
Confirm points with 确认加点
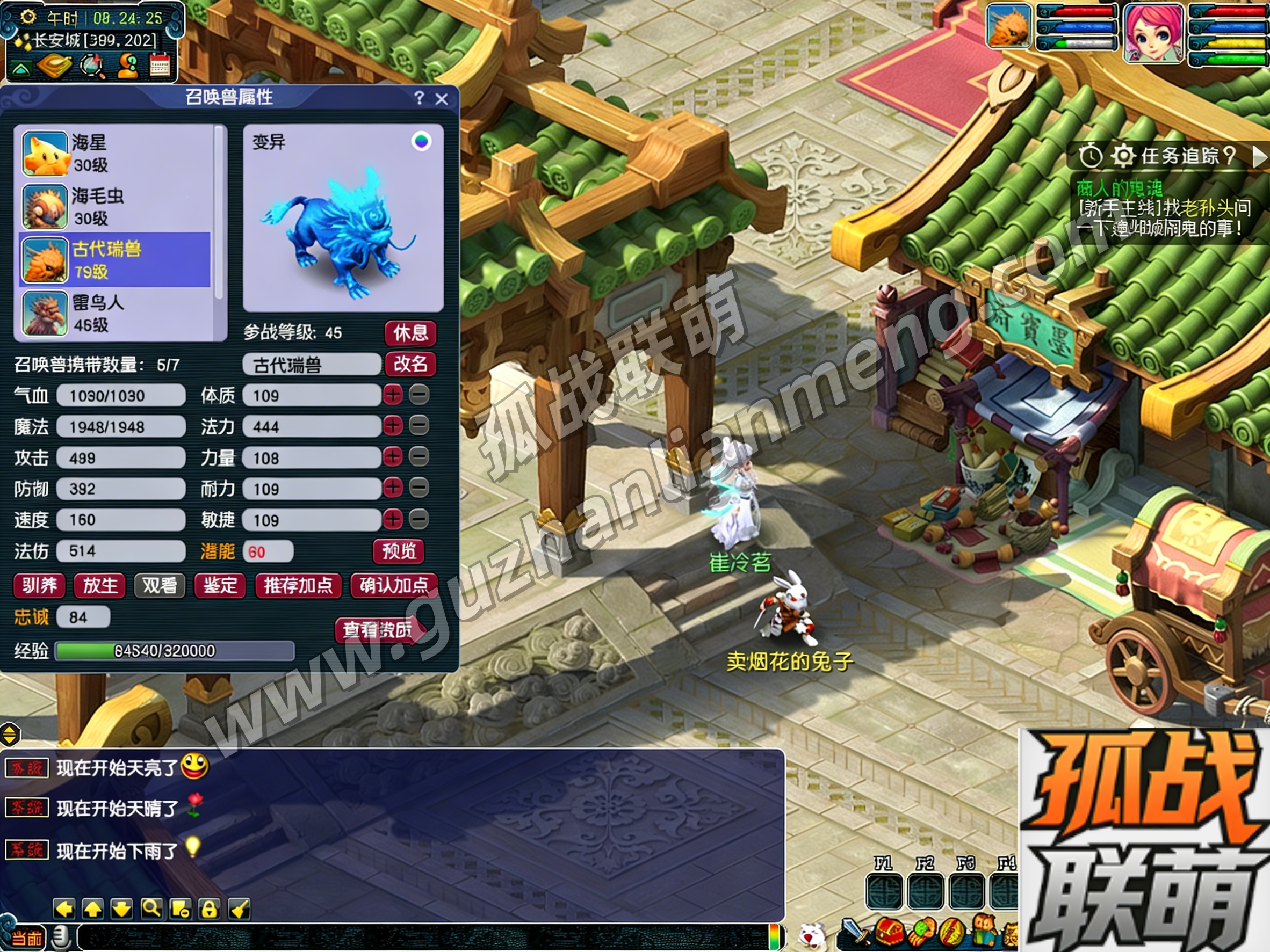[x=393, y=585]
